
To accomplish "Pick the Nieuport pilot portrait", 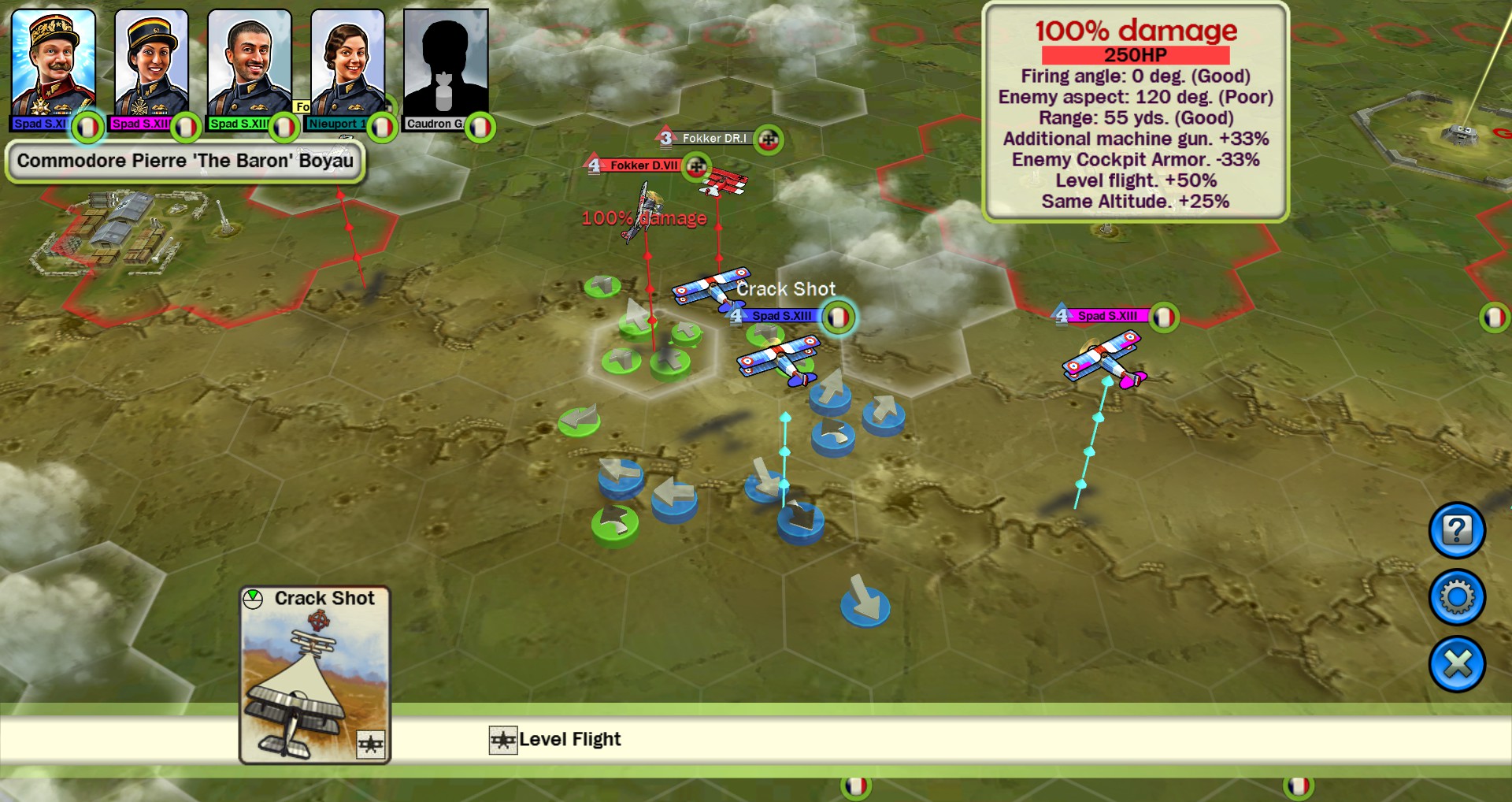I will coord(347,65).
